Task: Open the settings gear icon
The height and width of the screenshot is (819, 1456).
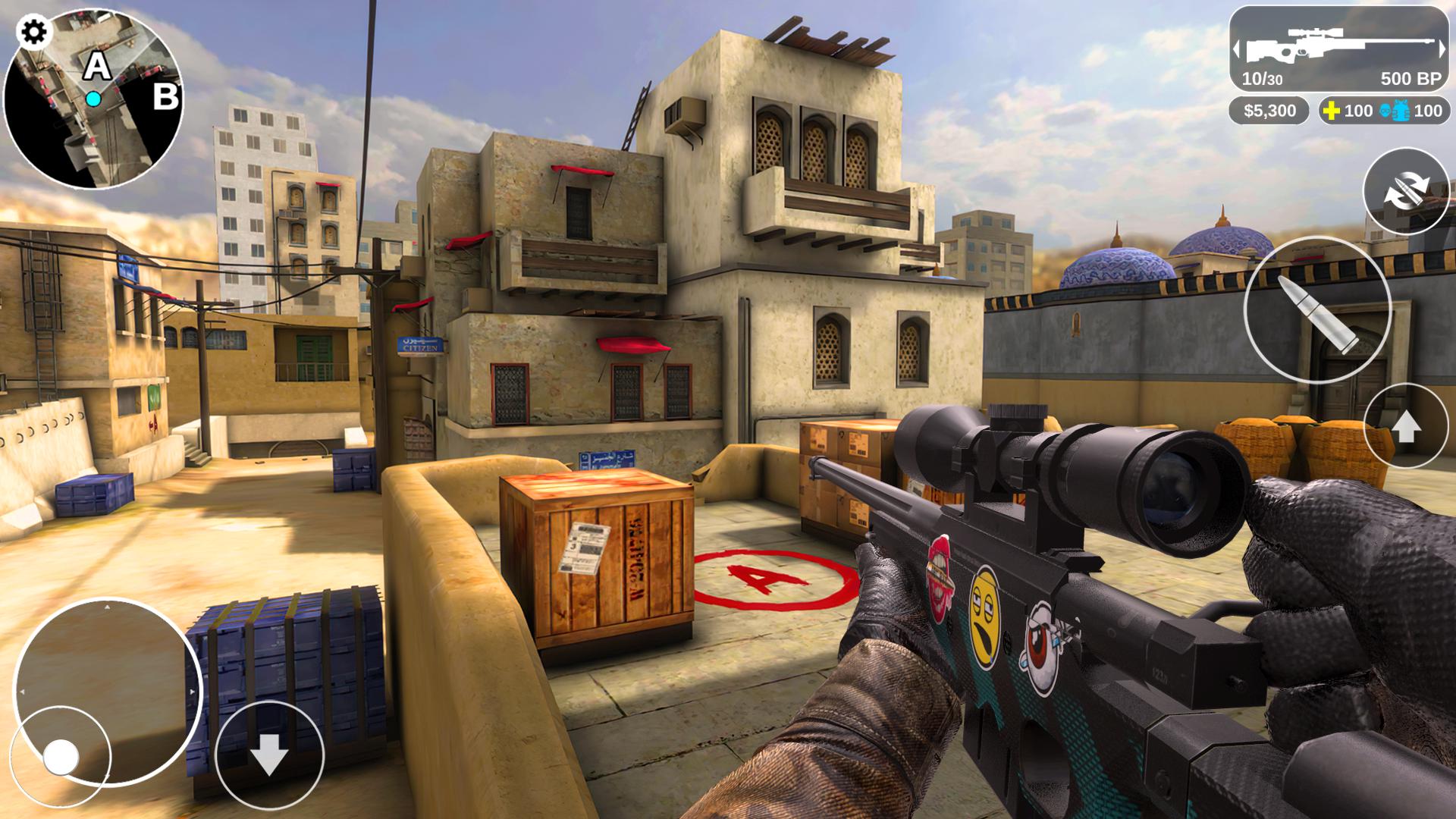Action: pyautogui.click(x=32, y=32)
